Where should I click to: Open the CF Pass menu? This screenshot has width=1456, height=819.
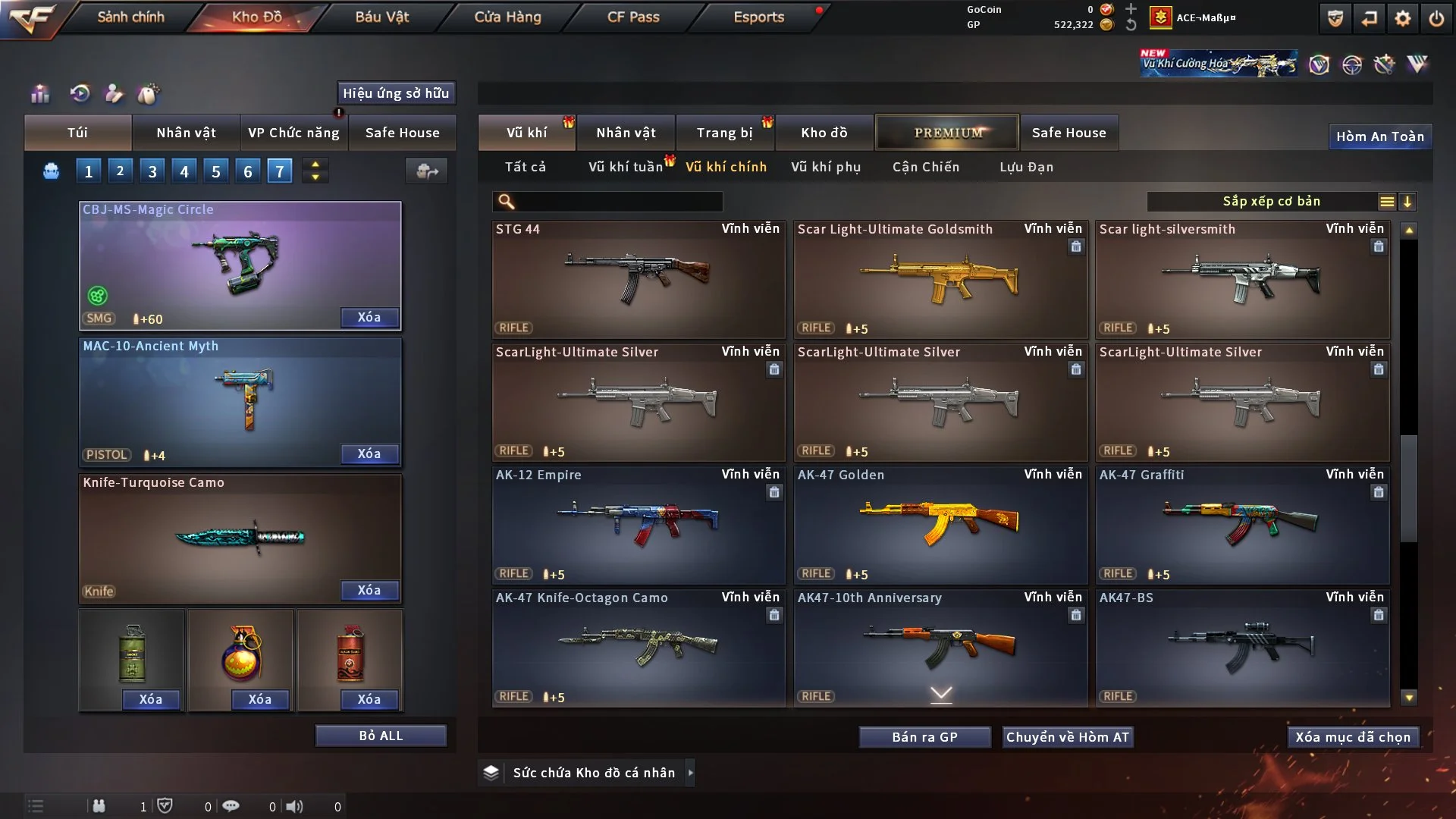633,17
